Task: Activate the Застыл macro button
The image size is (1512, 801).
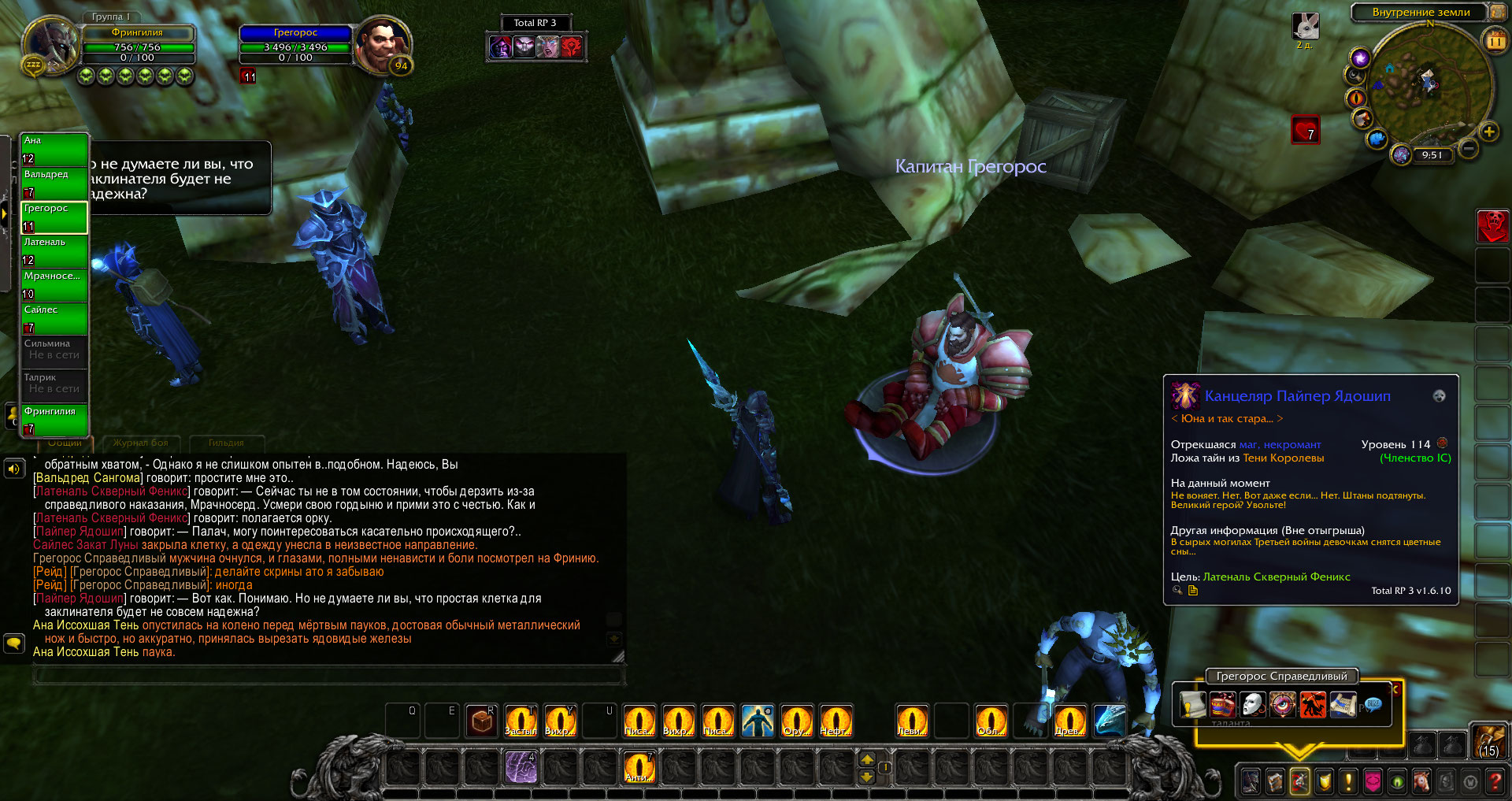Action: pyautogui.click(x=521, y=721)
